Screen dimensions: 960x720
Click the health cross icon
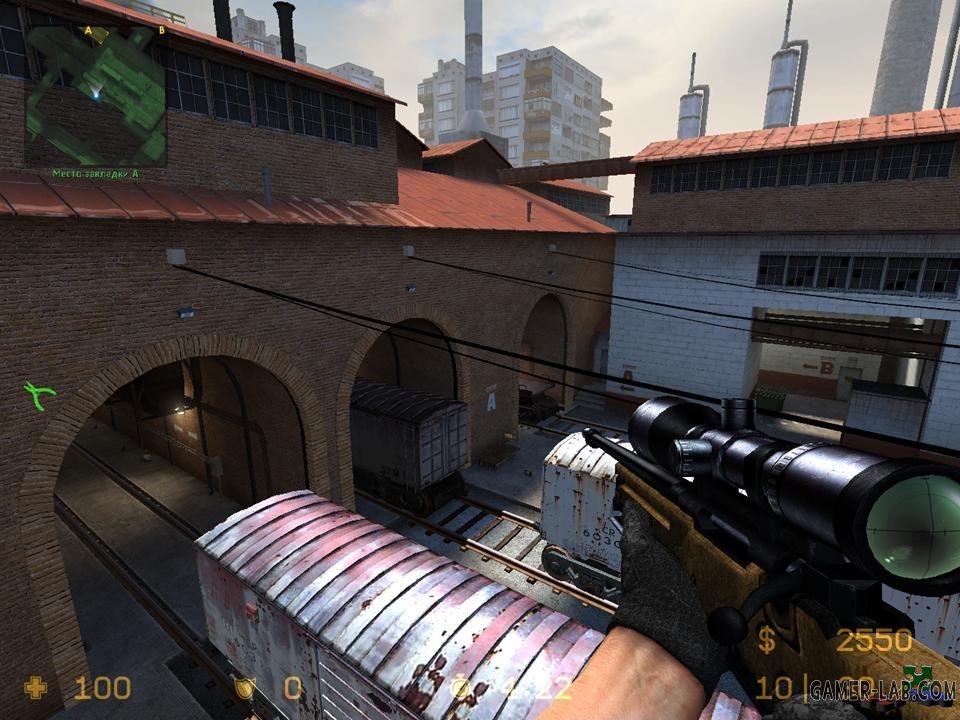pyautogui.click(x=36, y=688)
